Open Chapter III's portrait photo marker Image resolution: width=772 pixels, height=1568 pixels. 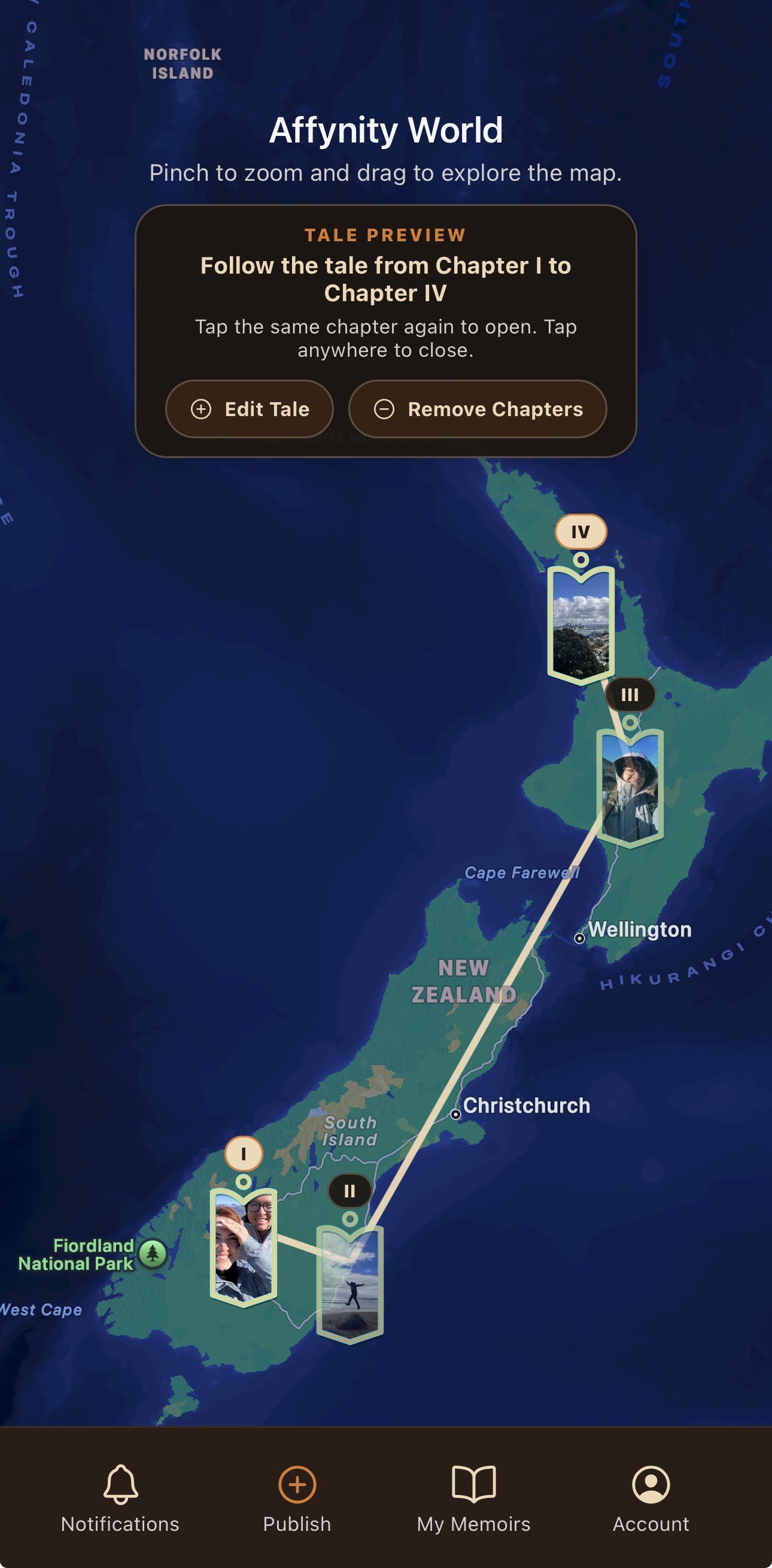(x=630, y=788)
